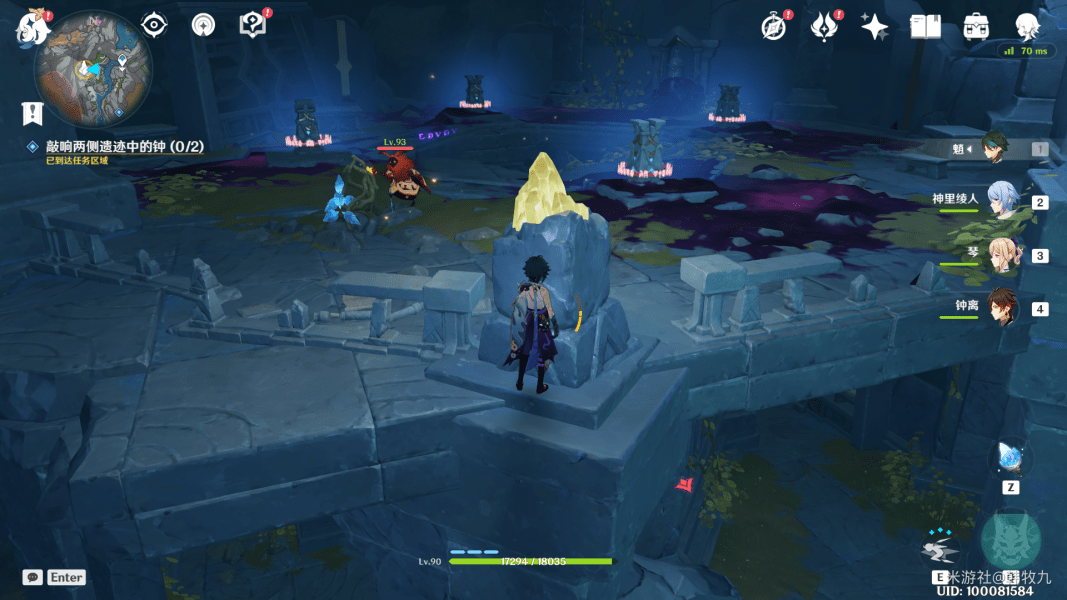The image size is (1067, 600).
Task: Select party member 魈
Action: (x=996, y=149)
